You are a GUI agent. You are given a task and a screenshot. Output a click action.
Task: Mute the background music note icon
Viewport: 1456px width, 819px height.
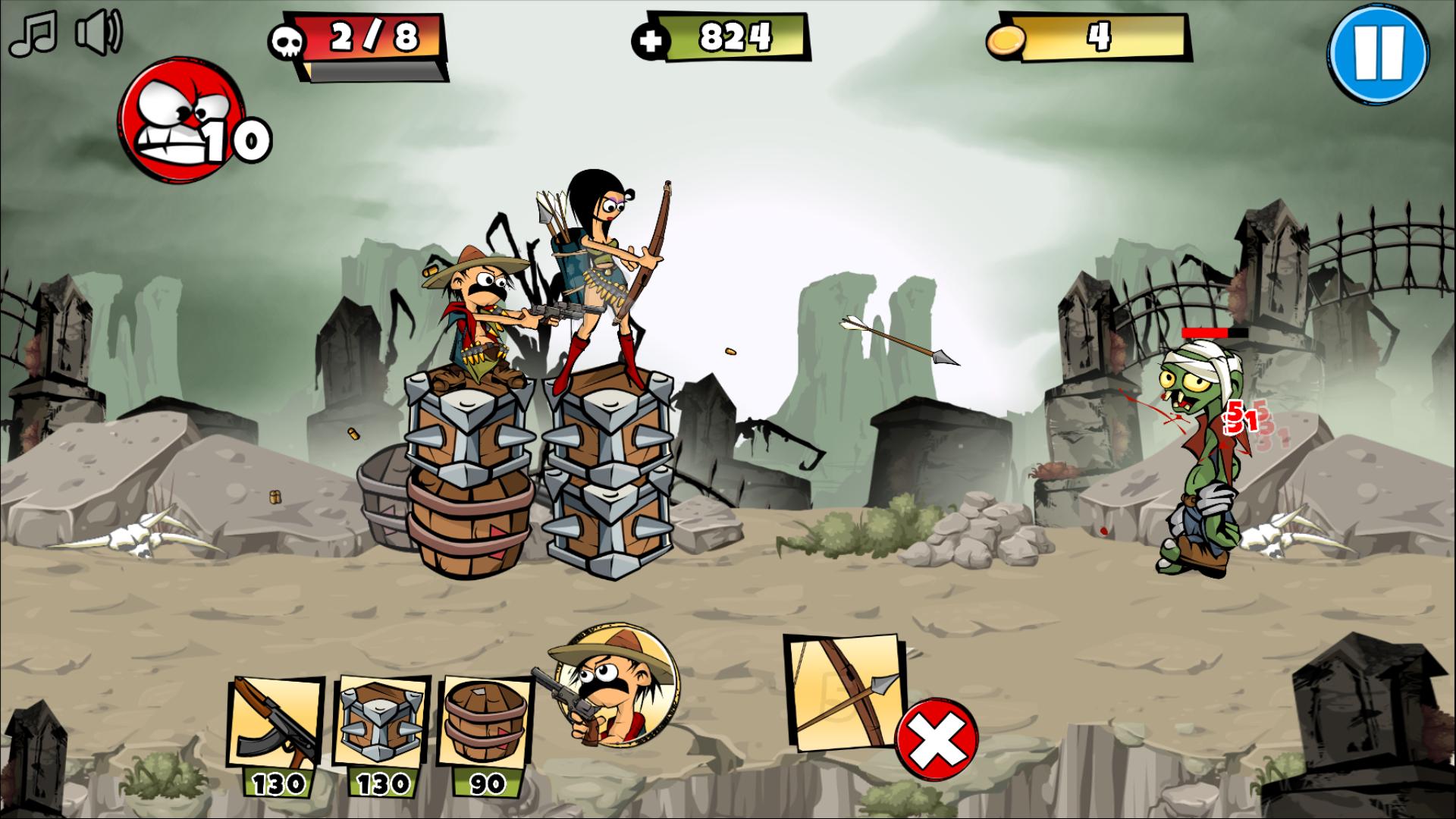click(32, 33)
